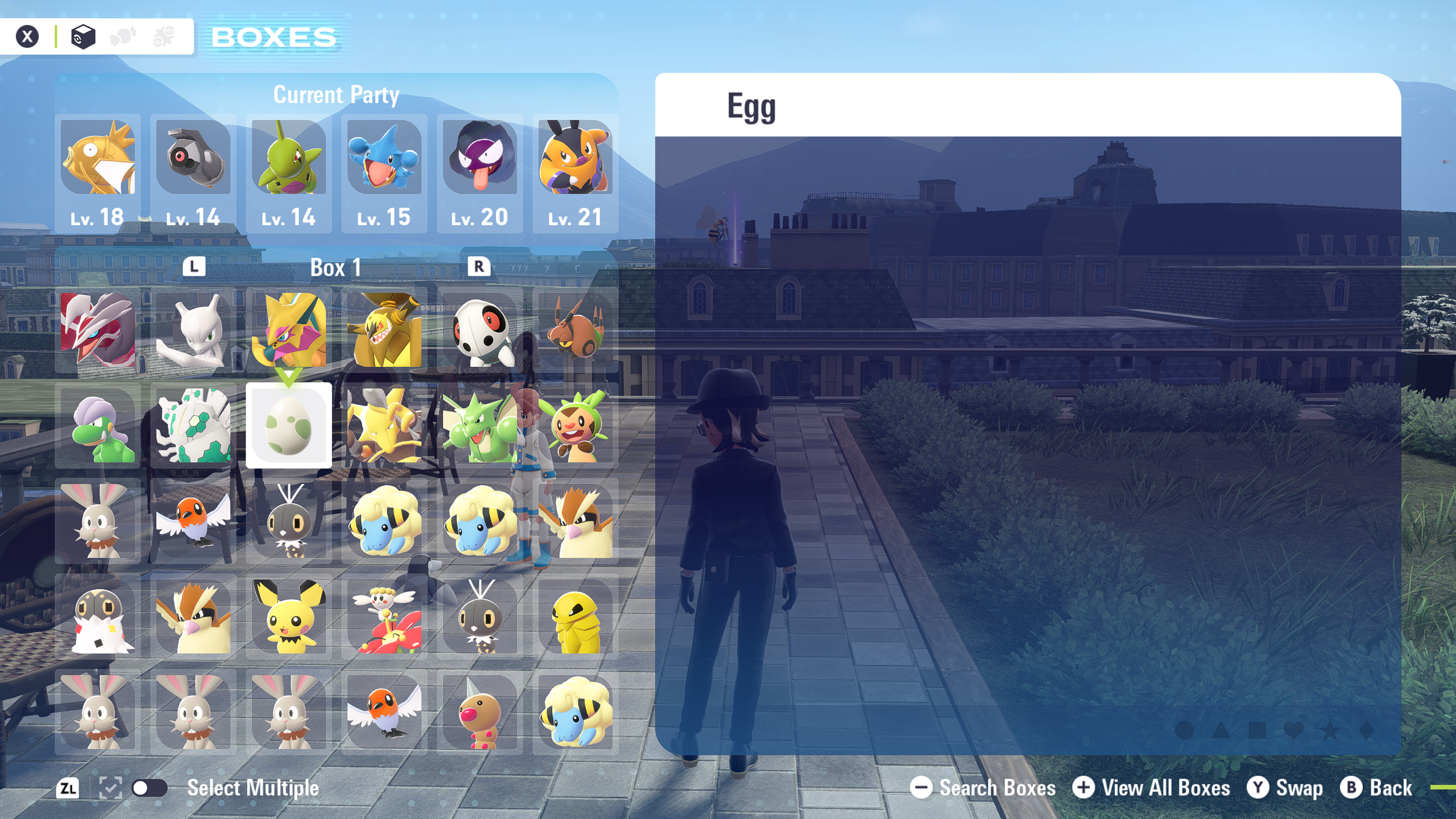Select the Lv. 14 Larvitar party slot

click(x=288, y=158)
